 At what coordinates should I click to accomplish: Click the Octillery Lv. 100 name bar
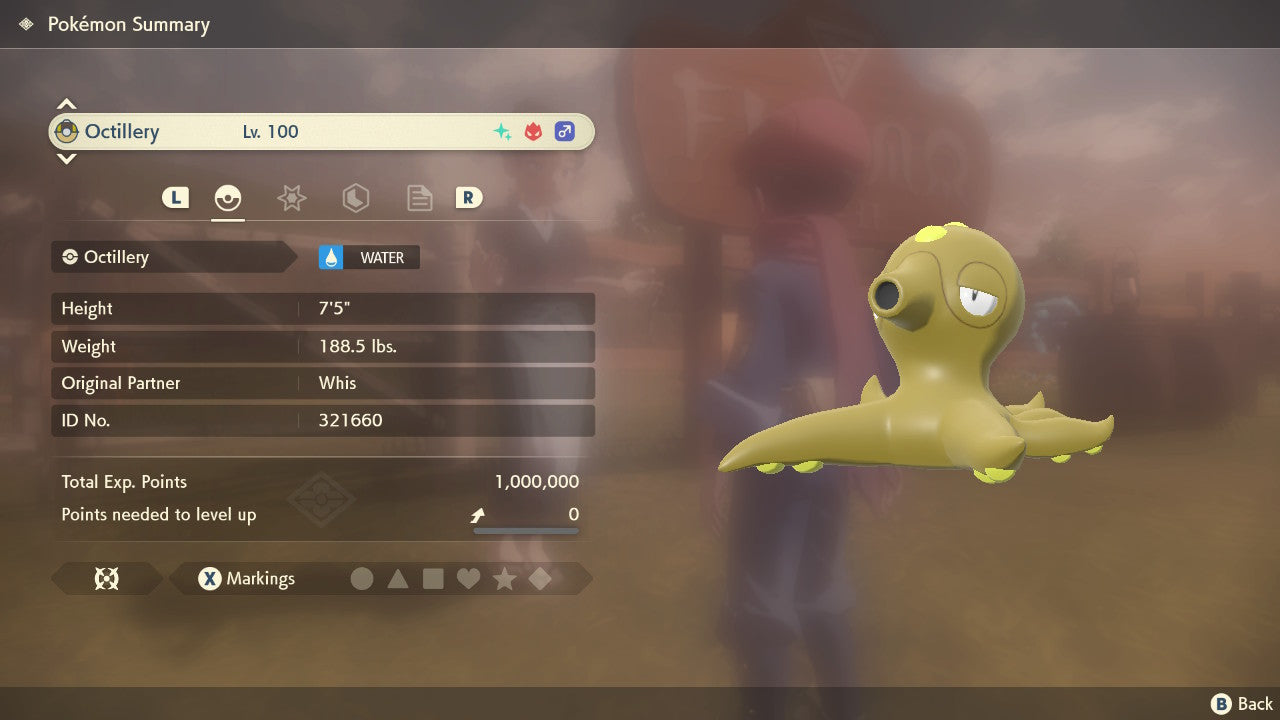(321, 132)
